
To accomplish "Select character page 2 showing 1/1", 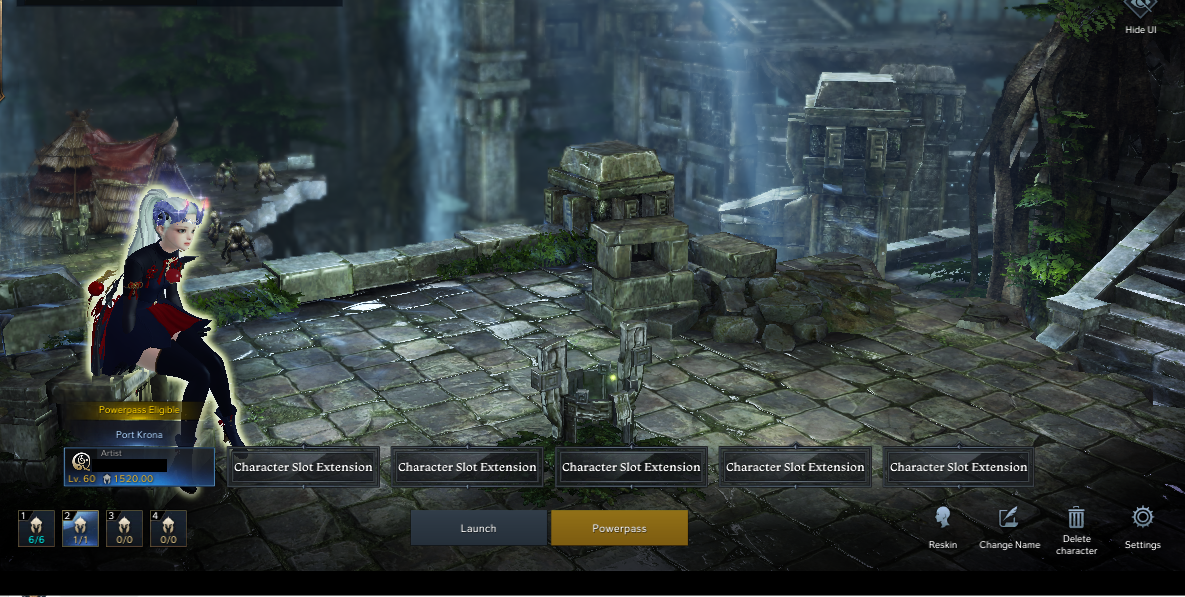I will 80,529.
